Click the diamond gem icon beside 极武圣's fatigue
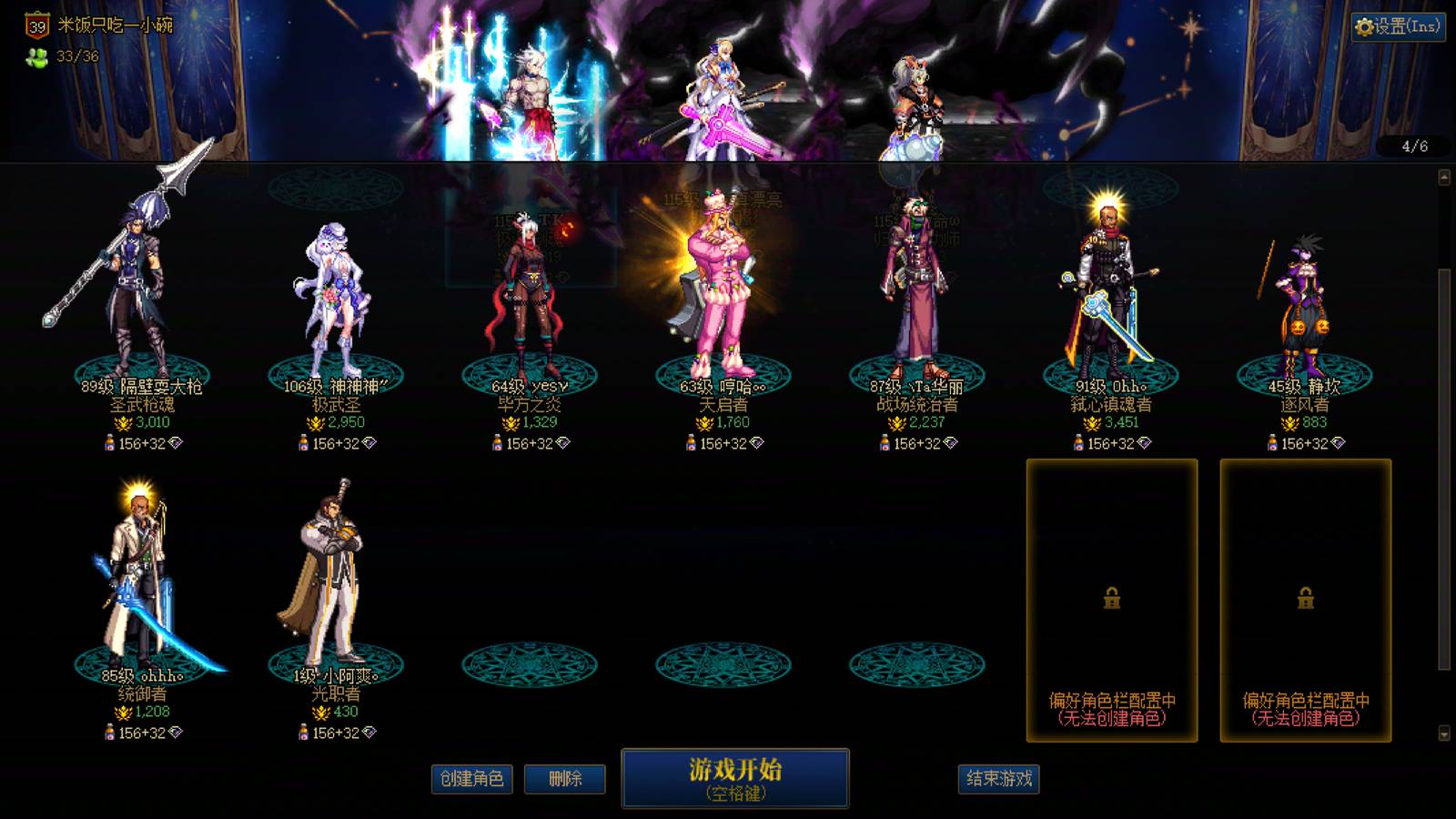 369,443
